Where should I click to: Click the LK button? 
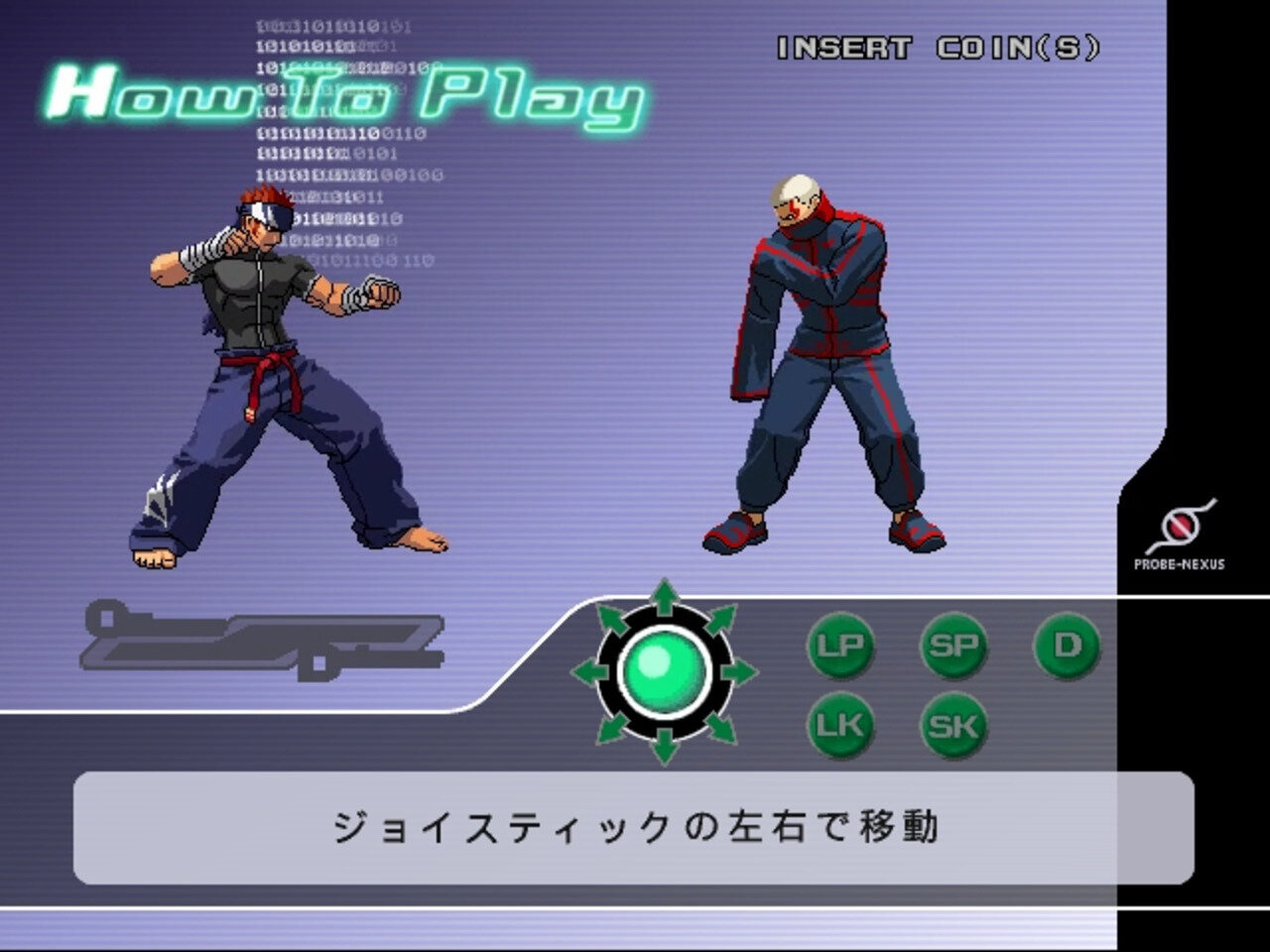839,726
